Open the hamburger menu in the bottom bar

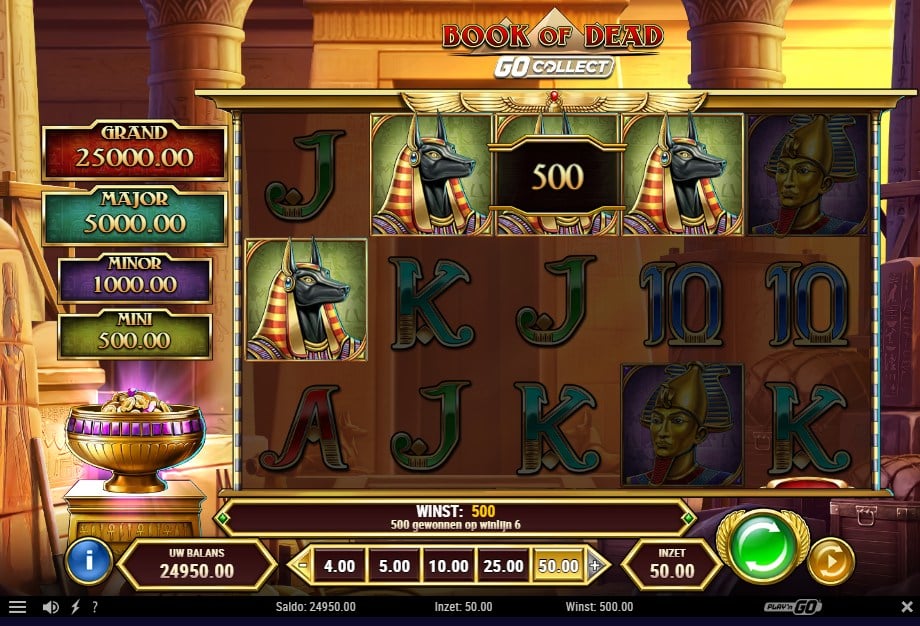click(18, 607)
